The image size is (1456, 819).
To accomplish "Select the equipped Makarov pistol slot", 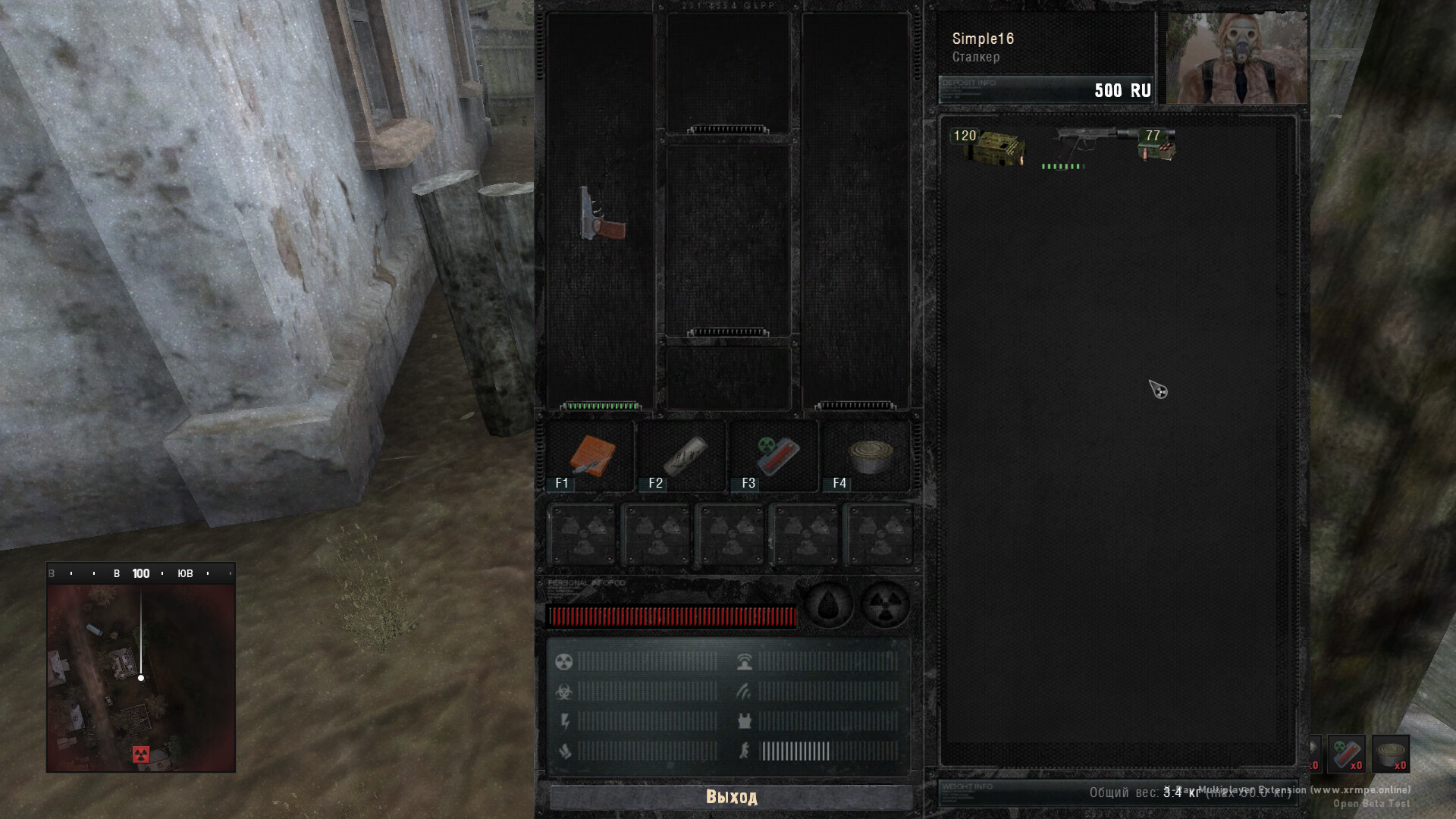I will pos(601,214).
